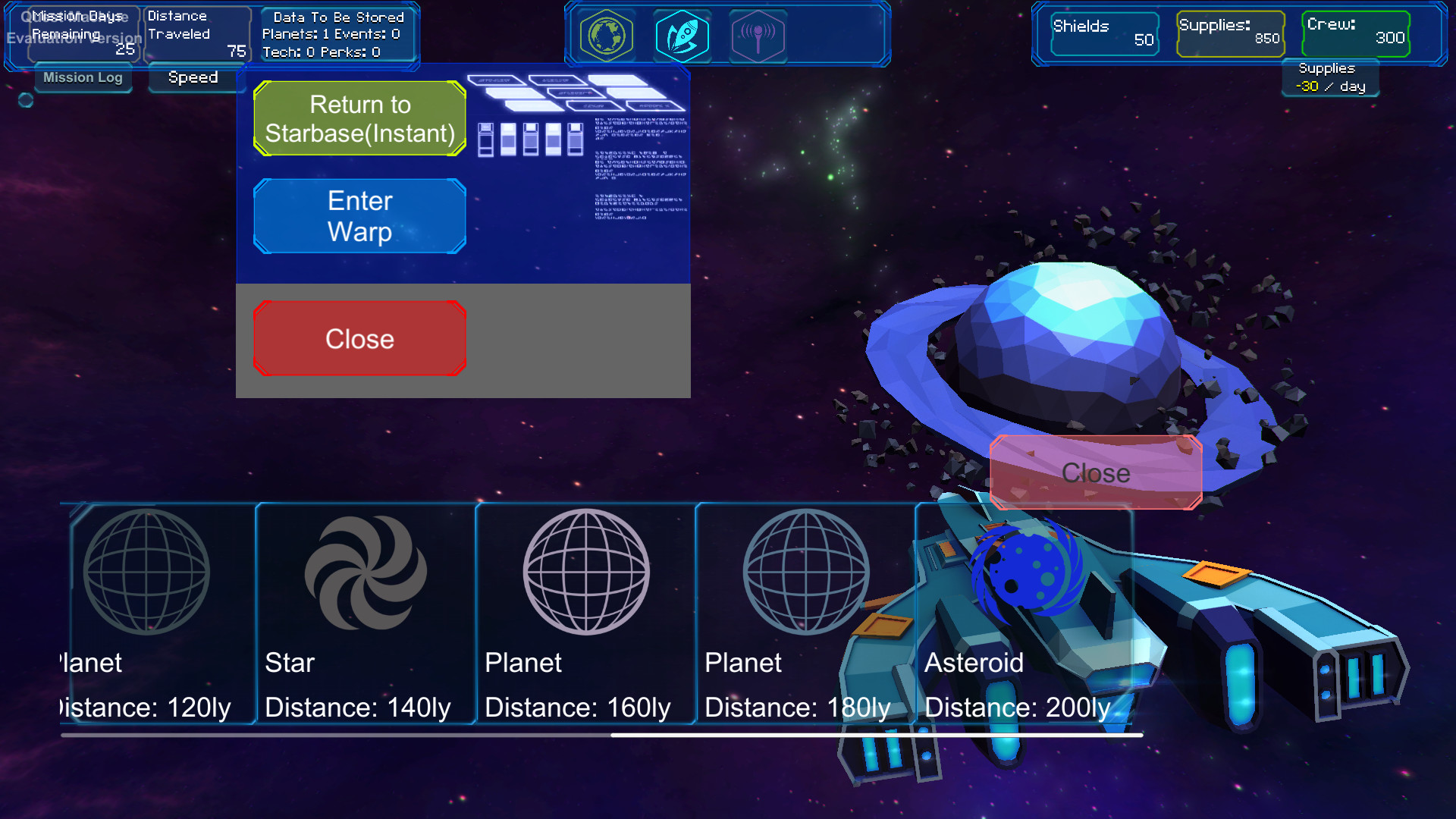Click the cyan rocket icon
This screenshot has width=1456, height=819.
(x=682, y=34)
